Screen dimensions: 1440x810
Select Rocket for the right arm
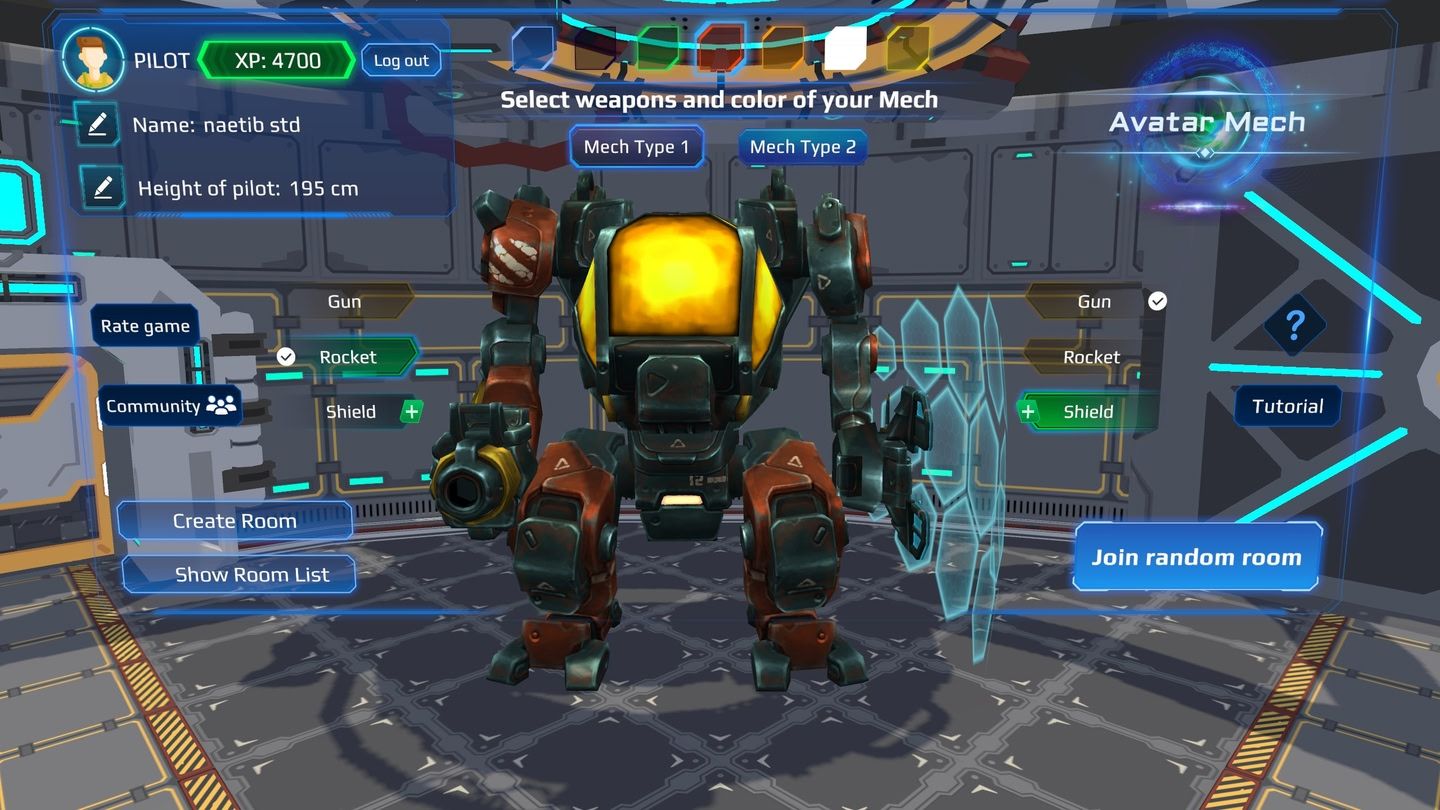point(1091,356)
